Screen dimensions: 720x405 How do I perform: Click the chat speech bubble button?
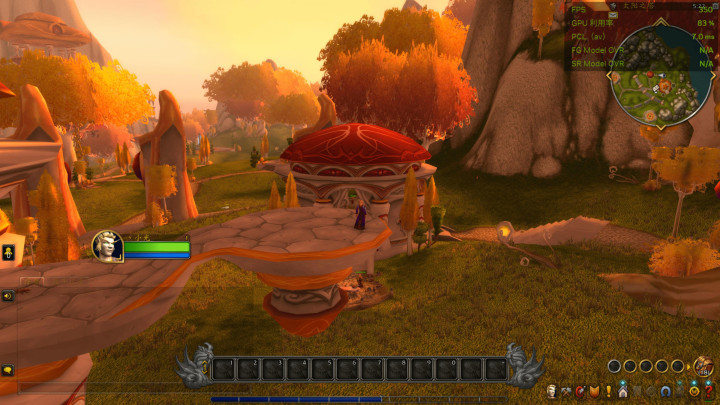point(7,370)
